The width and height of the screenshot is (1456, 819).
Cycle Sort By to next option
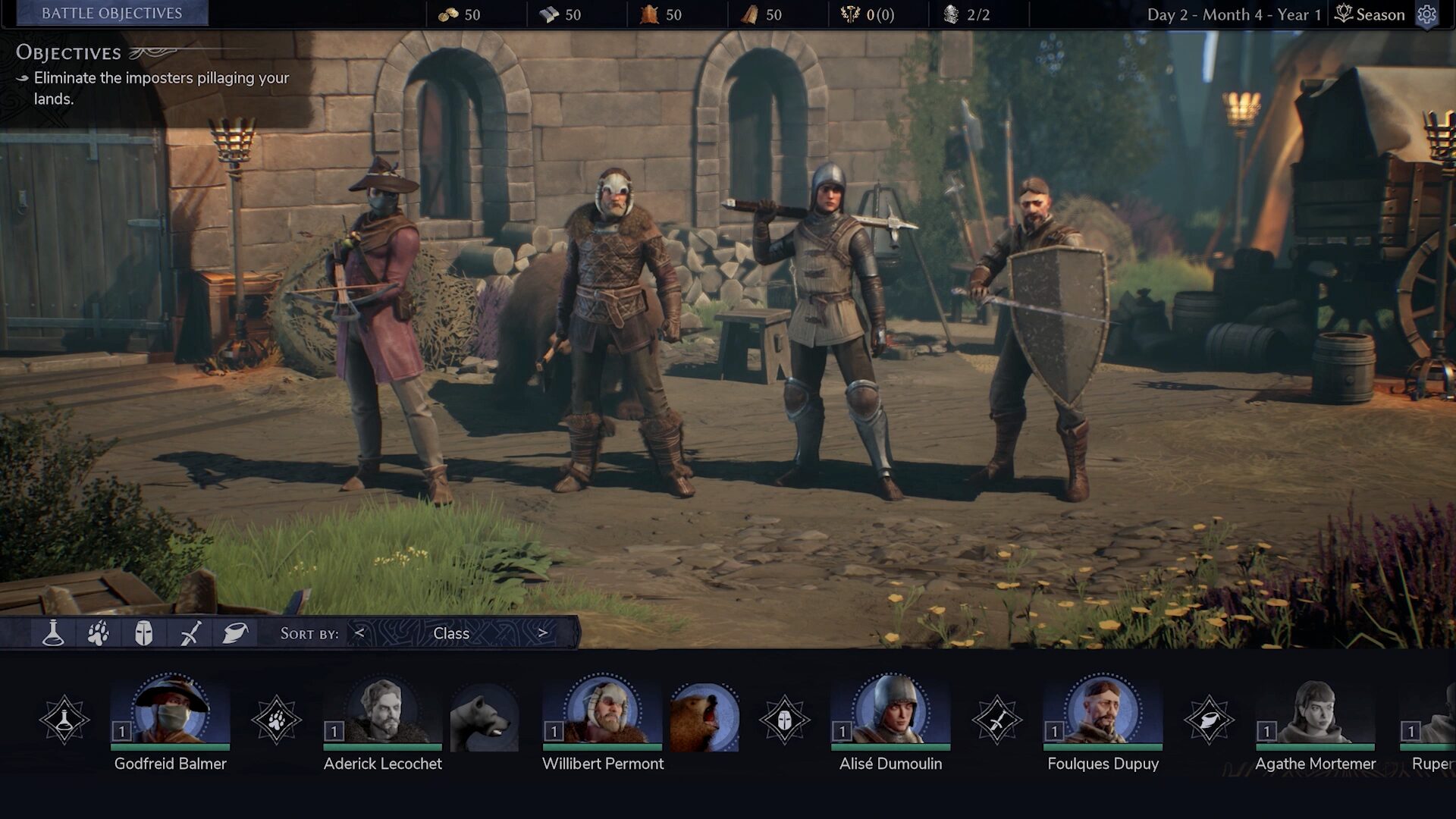543,633
